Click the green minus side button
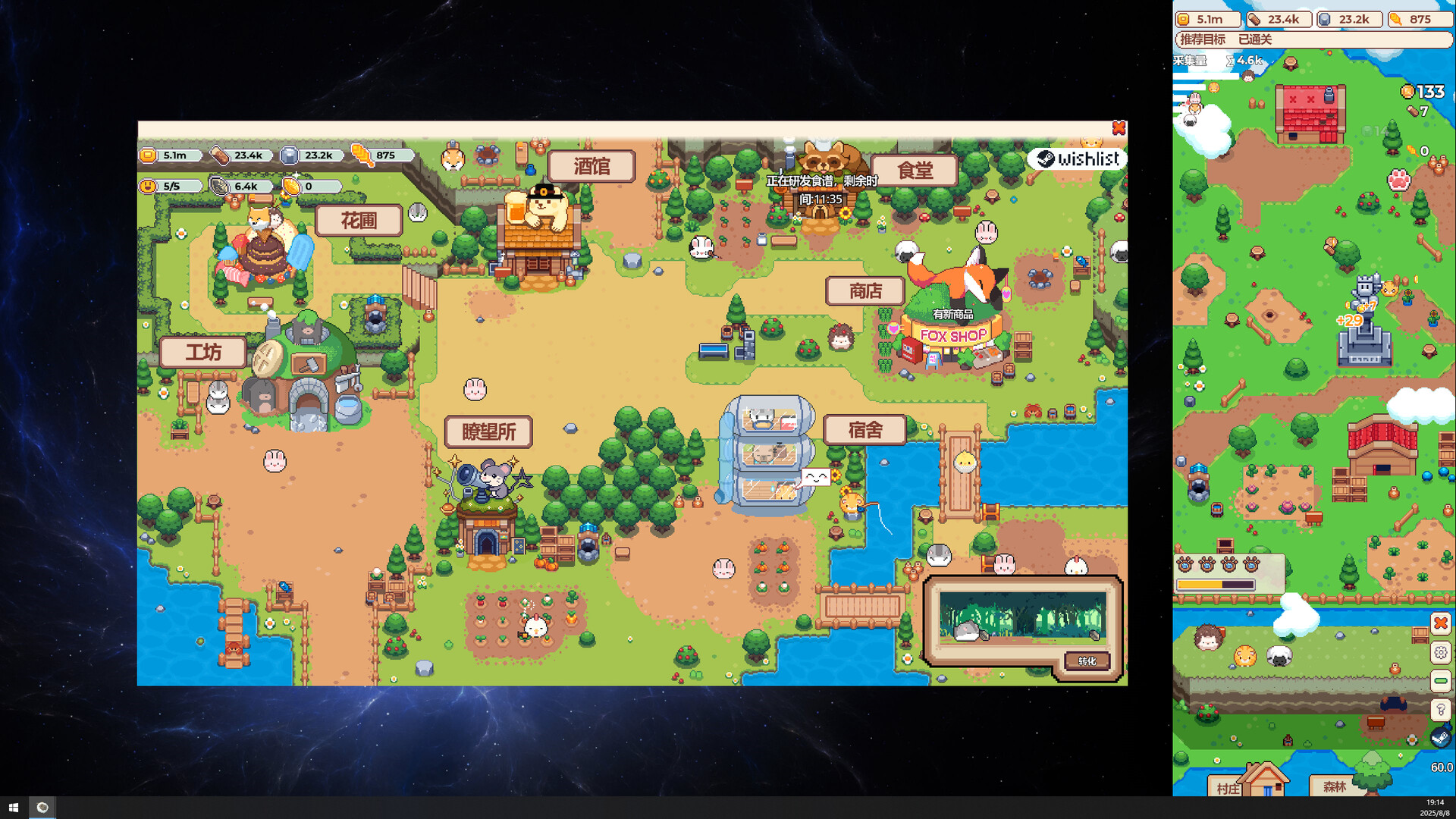The image size is (1456, 819). (1441, 681)
